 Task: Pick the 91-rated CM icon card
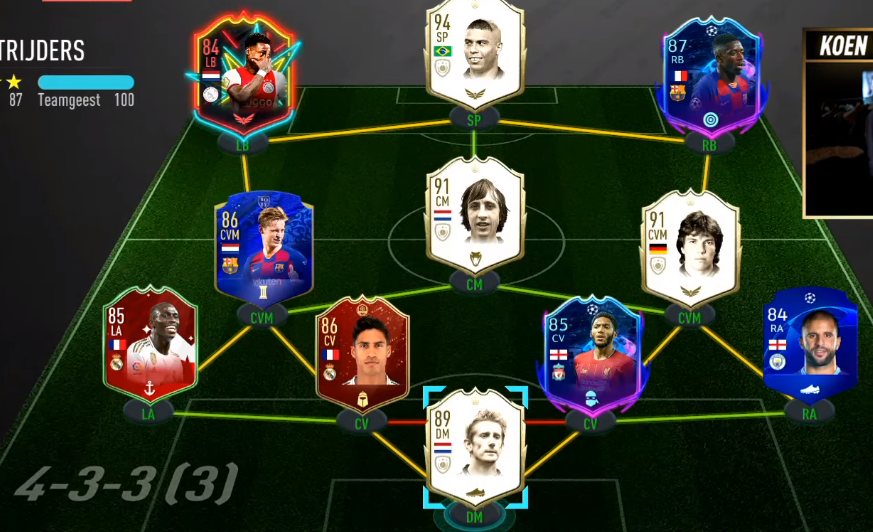coord(475,215)
